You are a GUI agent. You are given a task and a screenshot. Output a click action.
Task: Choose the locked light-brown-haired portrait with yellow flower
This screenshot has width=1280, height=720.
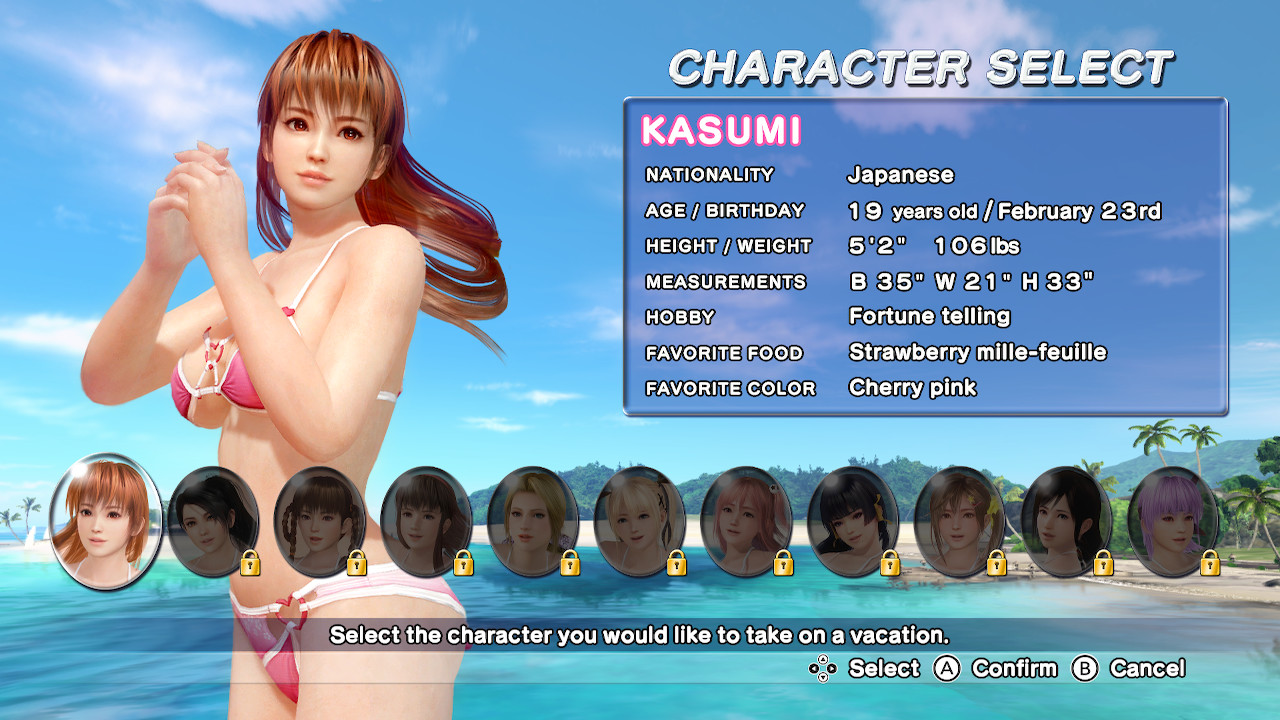[960, 521]
